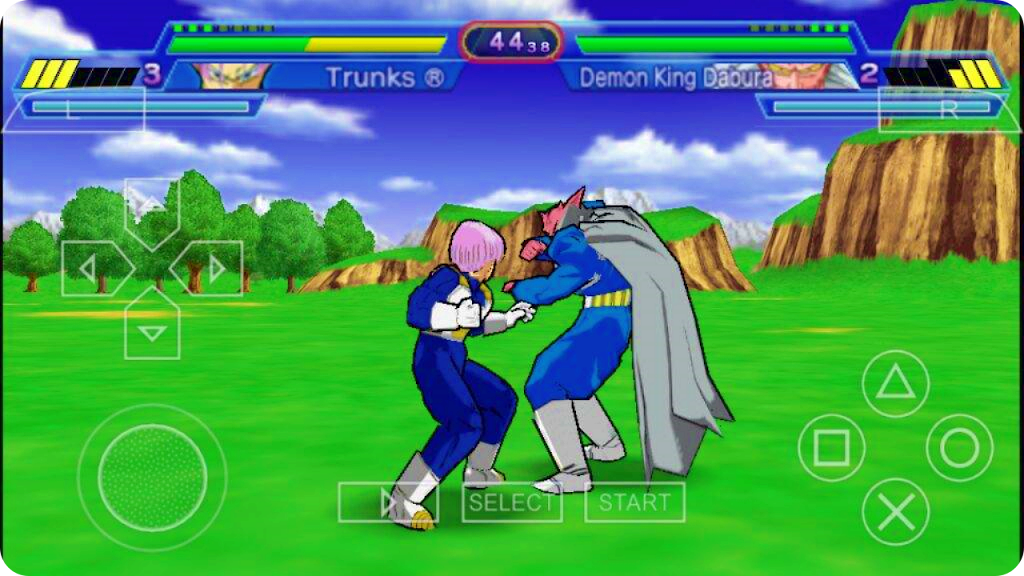1024x576 pixels.
Task: Tap the circle action button
Action: coord(959,448)
